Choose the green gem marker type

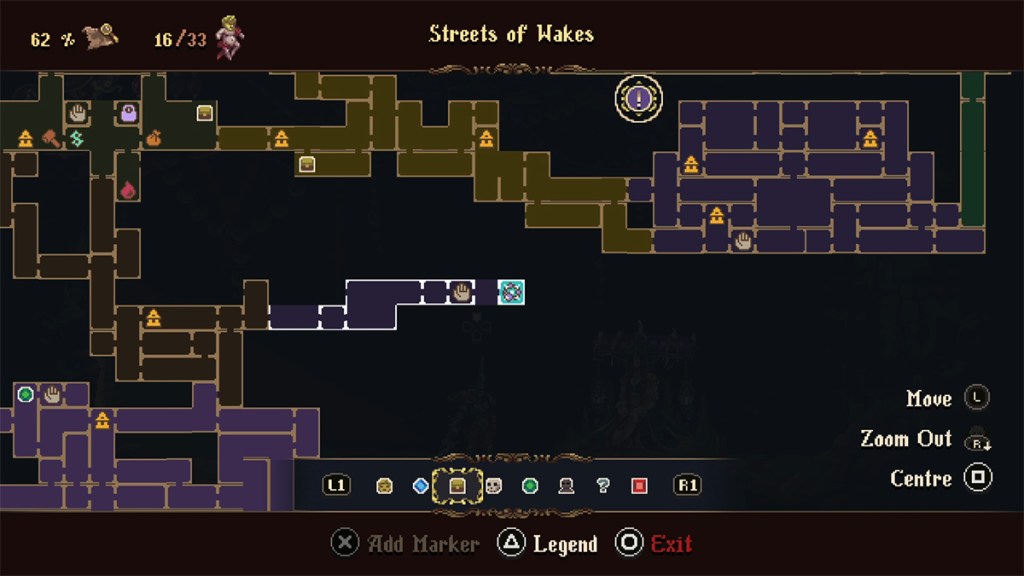[x=530, y=486]
